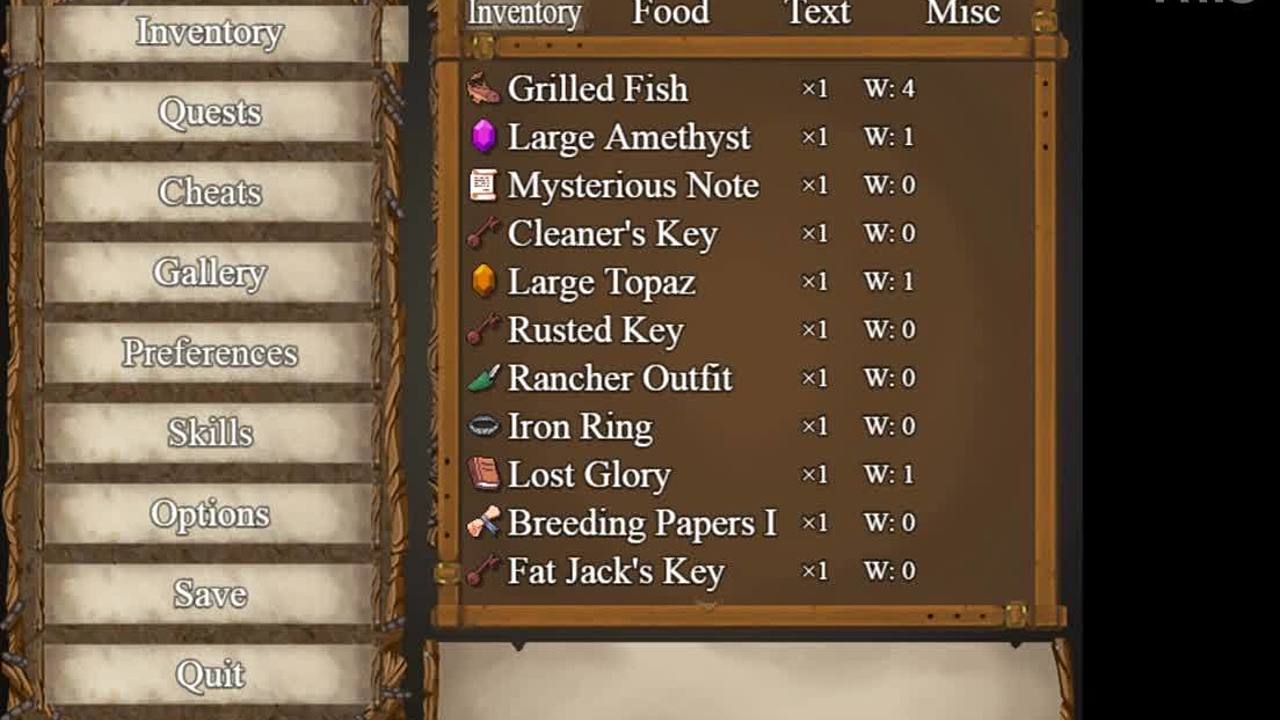This screenshot has height=720, width=1280.
Task: Show the Skills screen
Action: pos(209,433)
